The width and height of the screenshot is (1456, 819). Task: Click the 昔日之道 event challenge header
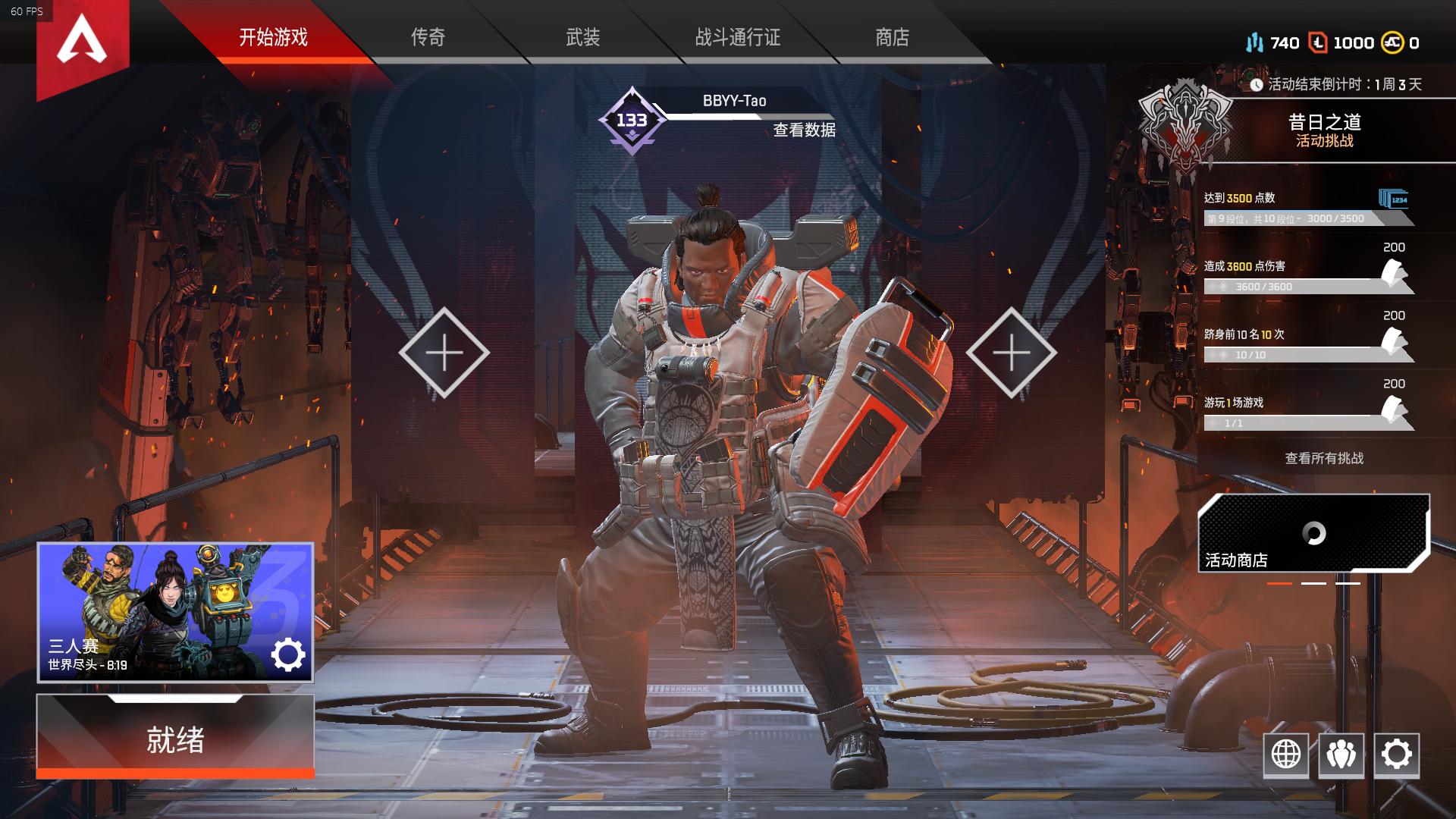[1324, 130]
